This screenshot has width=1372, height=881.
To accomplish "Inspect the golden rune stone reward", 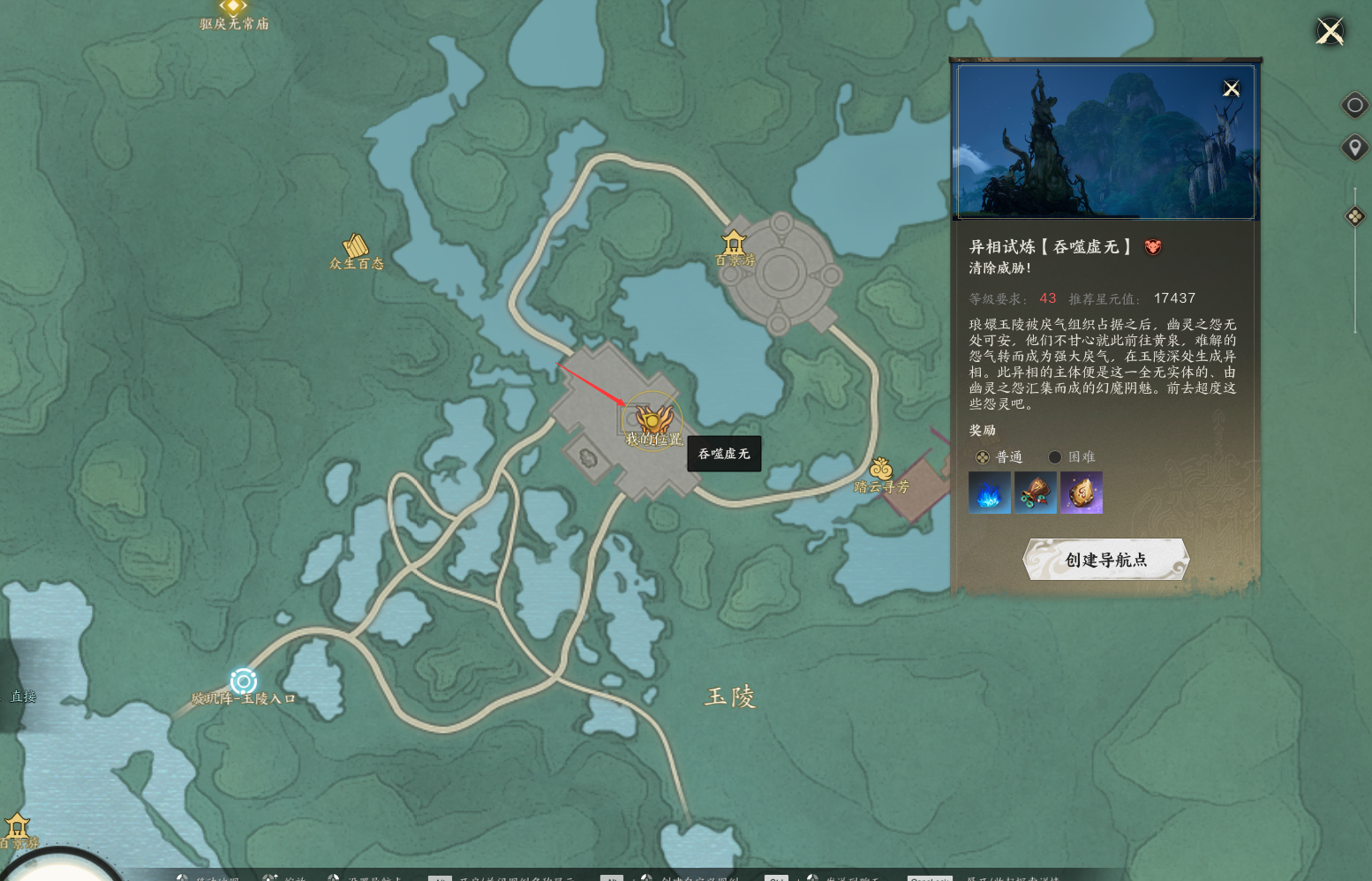I will [1082, 493].
